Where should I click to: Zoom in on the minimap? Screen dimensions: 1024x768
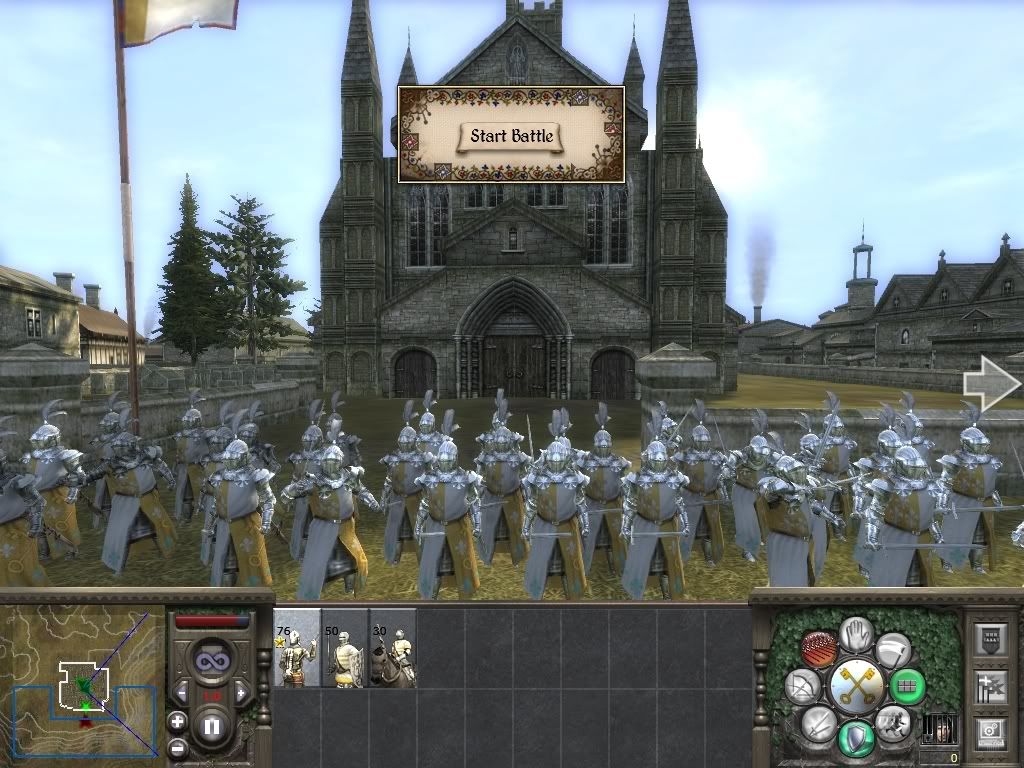coord(177,720)
